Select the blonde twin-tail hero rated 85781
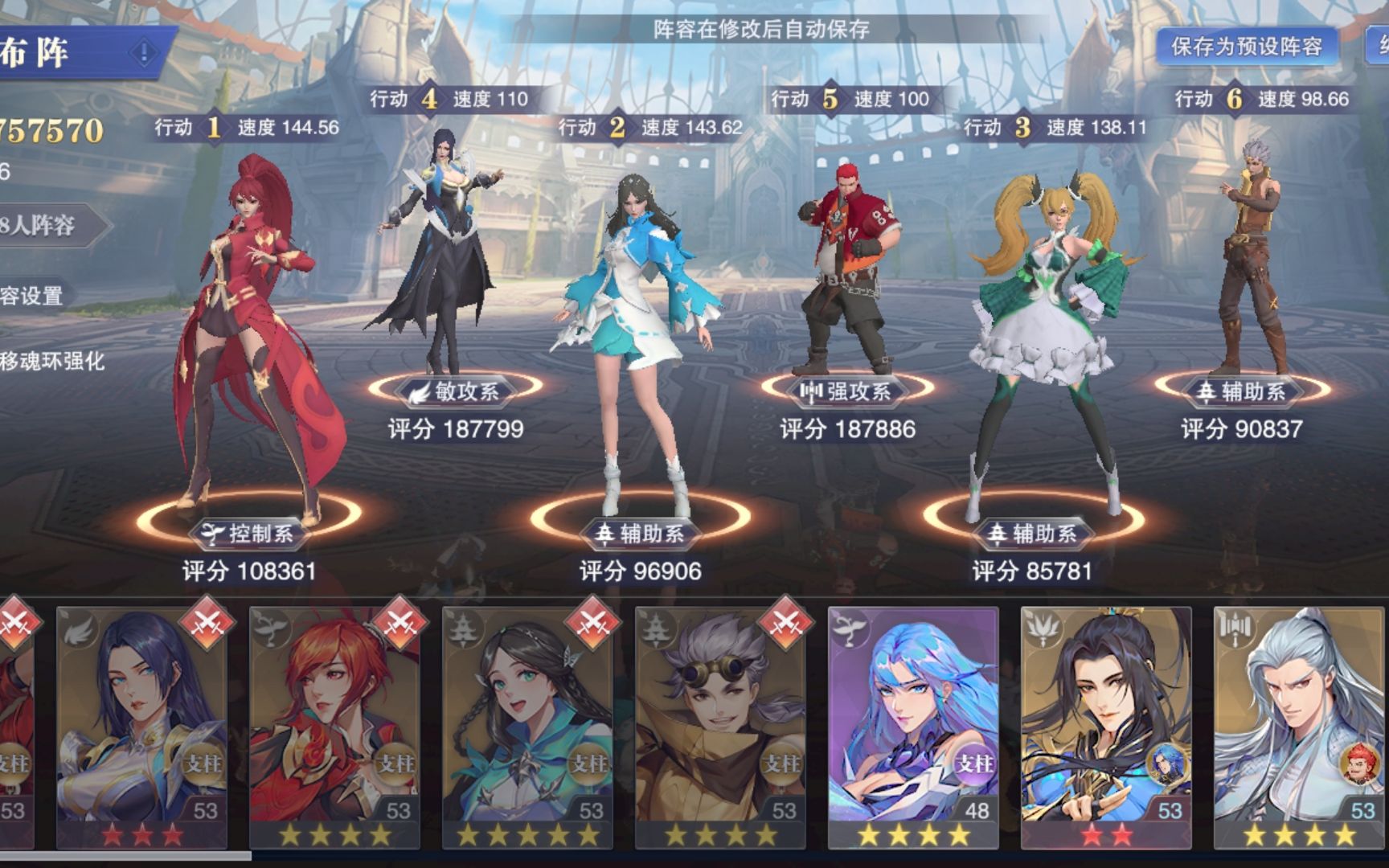 1045,338
